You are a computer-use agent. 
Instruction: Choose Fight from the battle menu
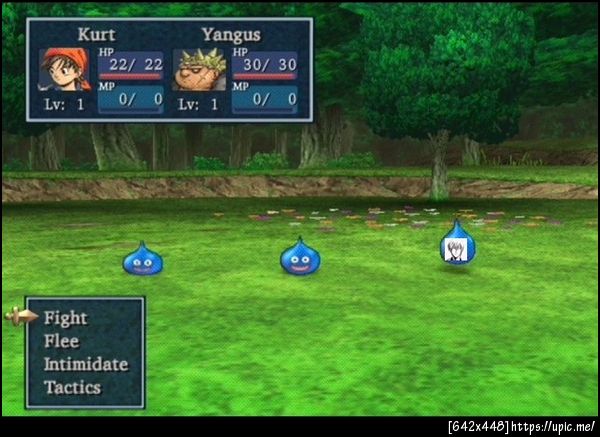[66, 318]
